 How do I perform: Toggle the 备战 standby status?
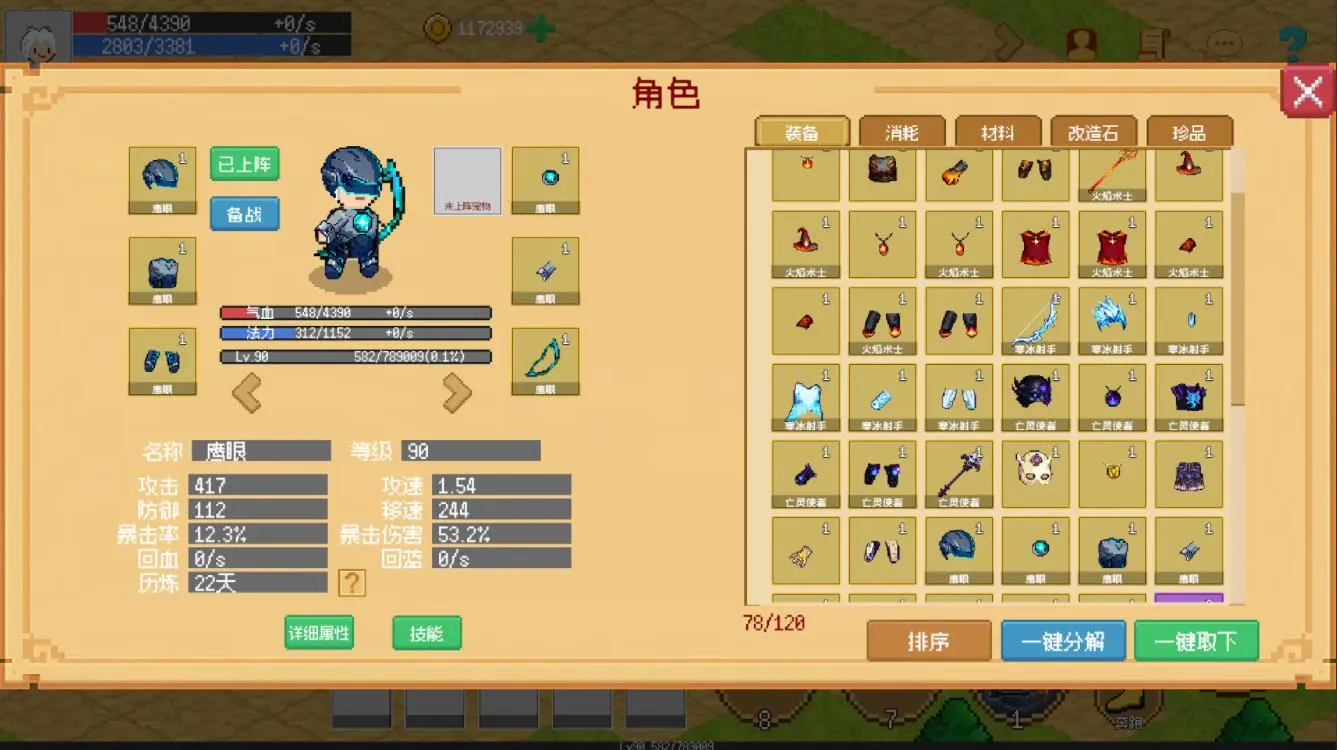[243, 214]
